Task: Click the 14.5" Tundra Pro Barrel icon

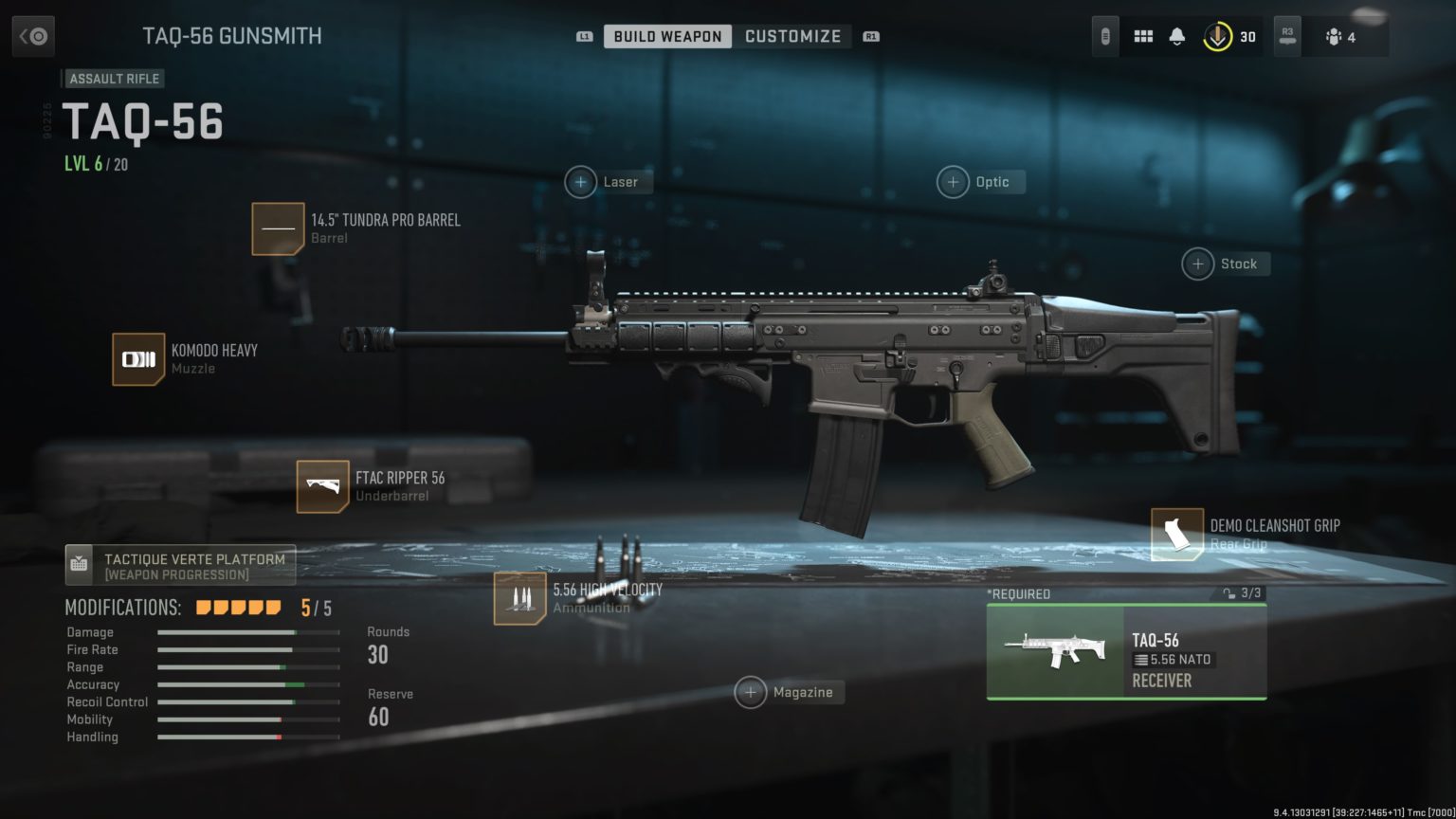Action: tap(278, 228)
